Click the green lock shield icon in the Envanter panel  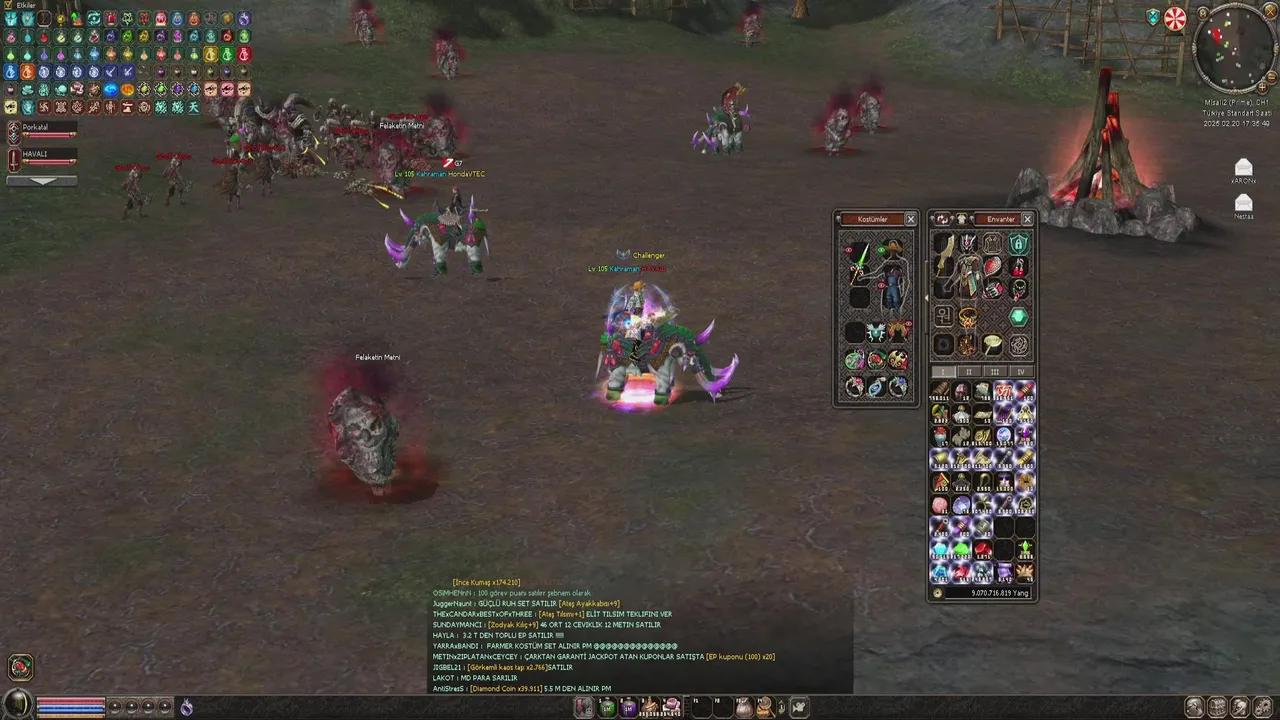click(1018, 245)
